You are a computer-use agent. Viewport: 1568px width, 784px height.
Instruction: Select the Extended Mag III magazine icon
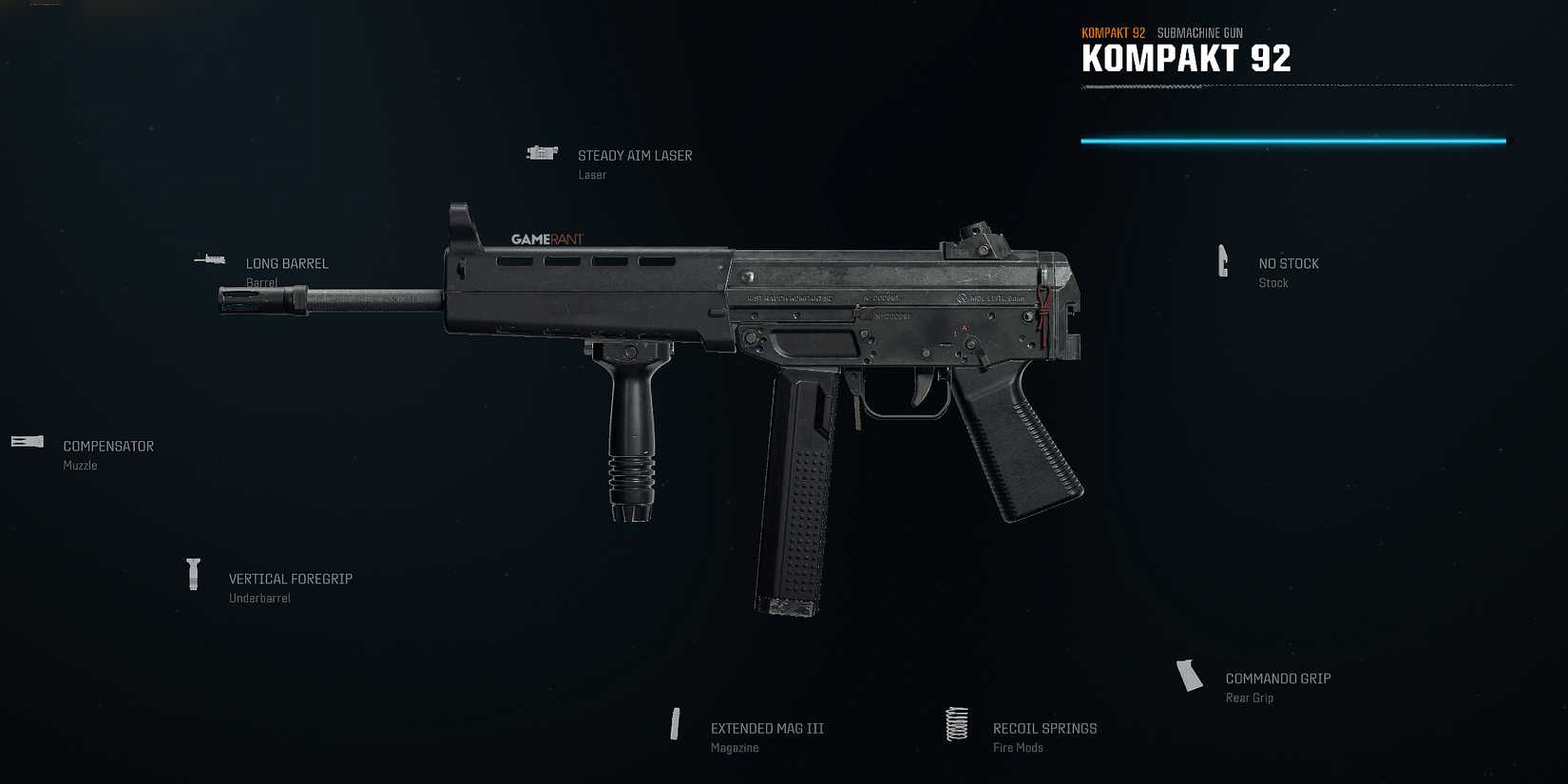pos(677,724)
